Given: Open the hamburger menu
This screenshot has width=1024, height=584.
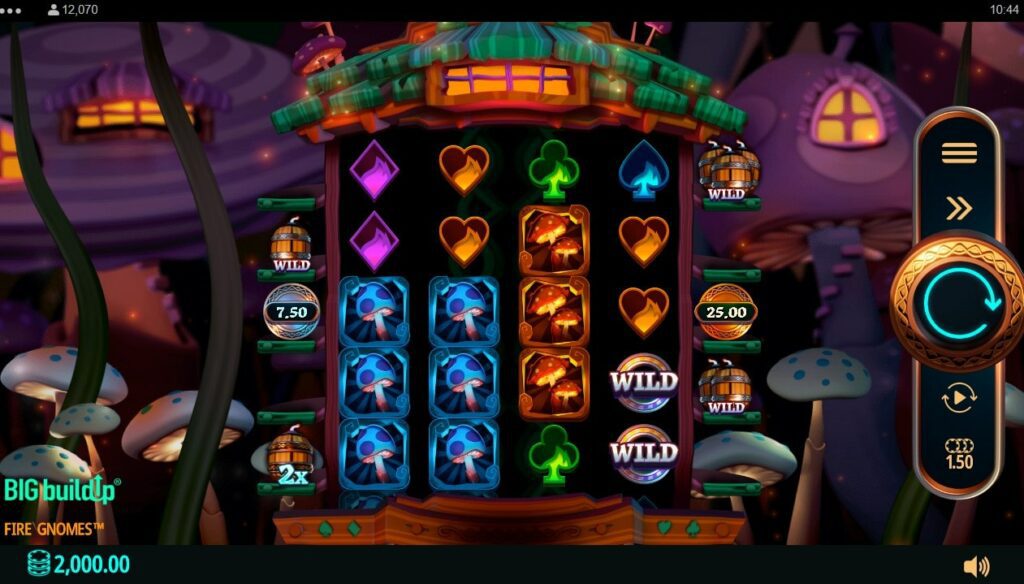Looking at the screenshot, I should (x=958, y=153).
